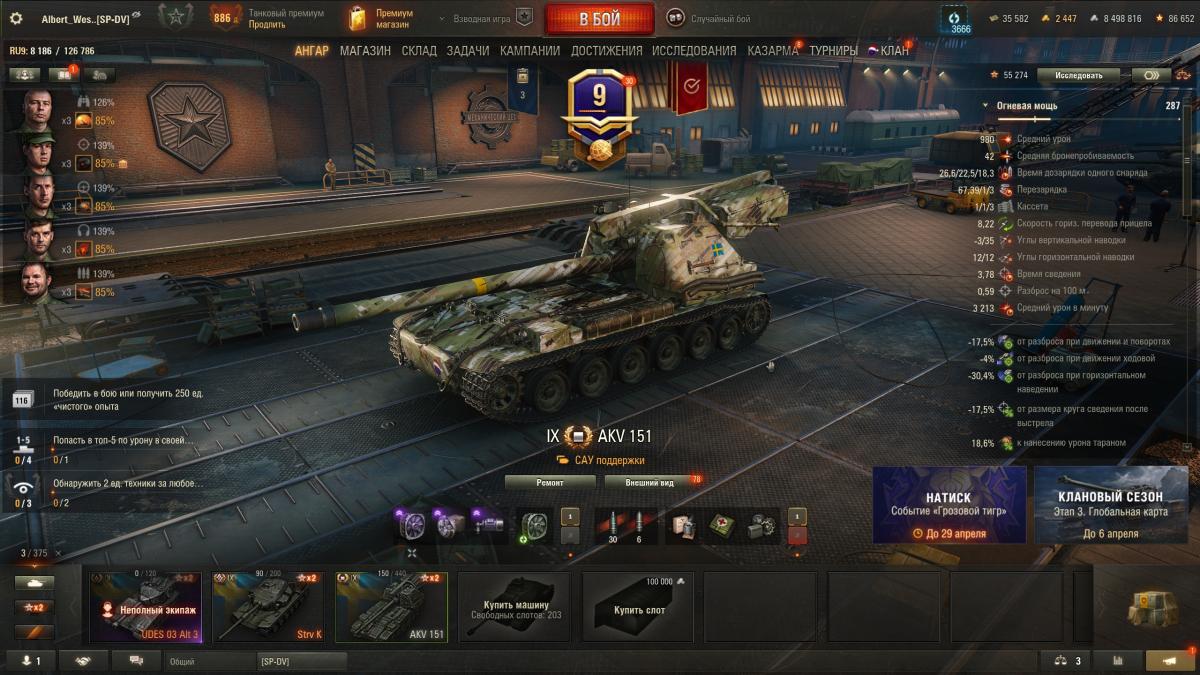Open the НАТИСК event banner
This screenshot has height=675, width=1200.
(949, 505)
